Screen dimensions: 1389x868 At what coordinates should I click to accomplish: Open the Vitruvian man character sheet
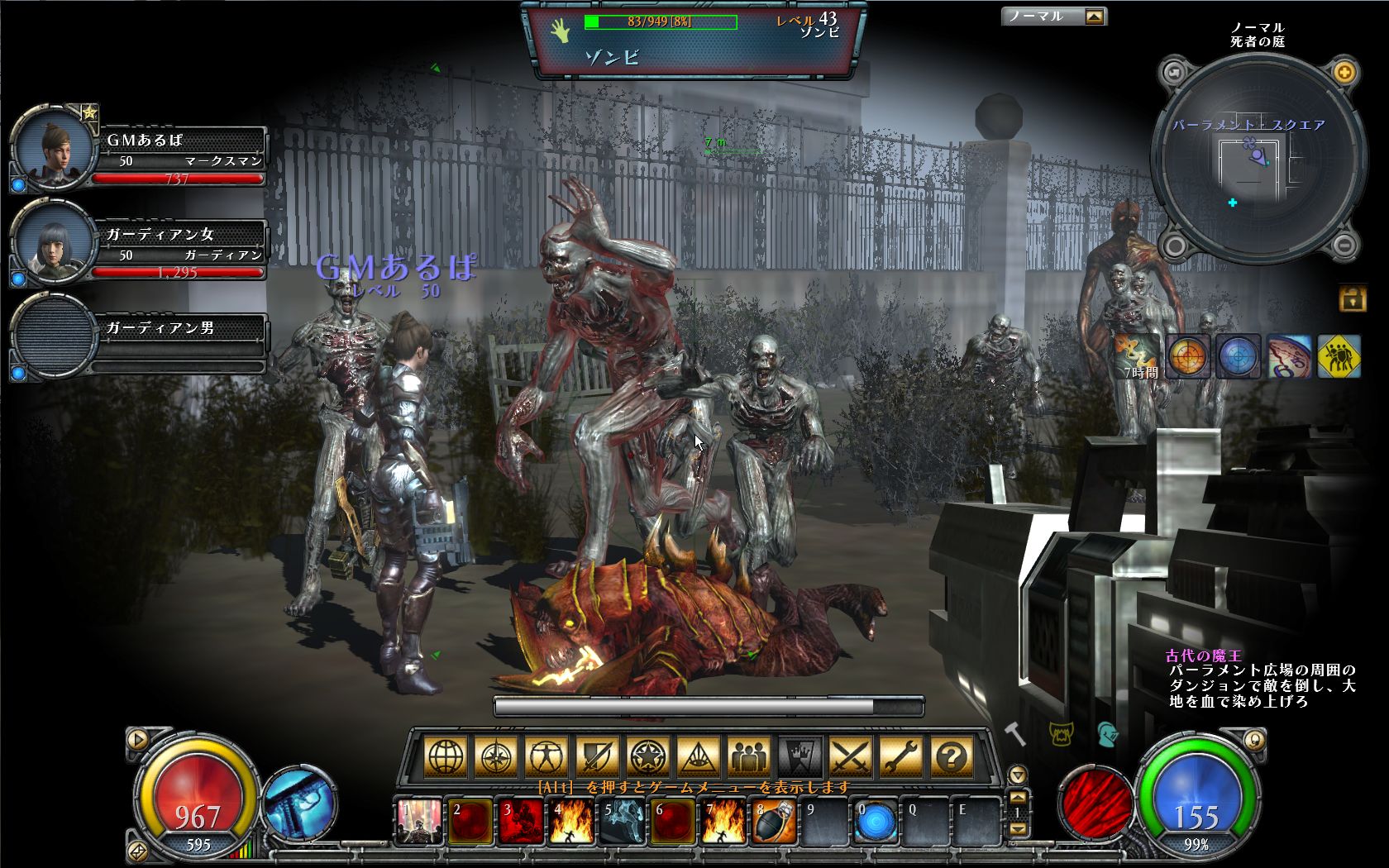pos(547,756)
